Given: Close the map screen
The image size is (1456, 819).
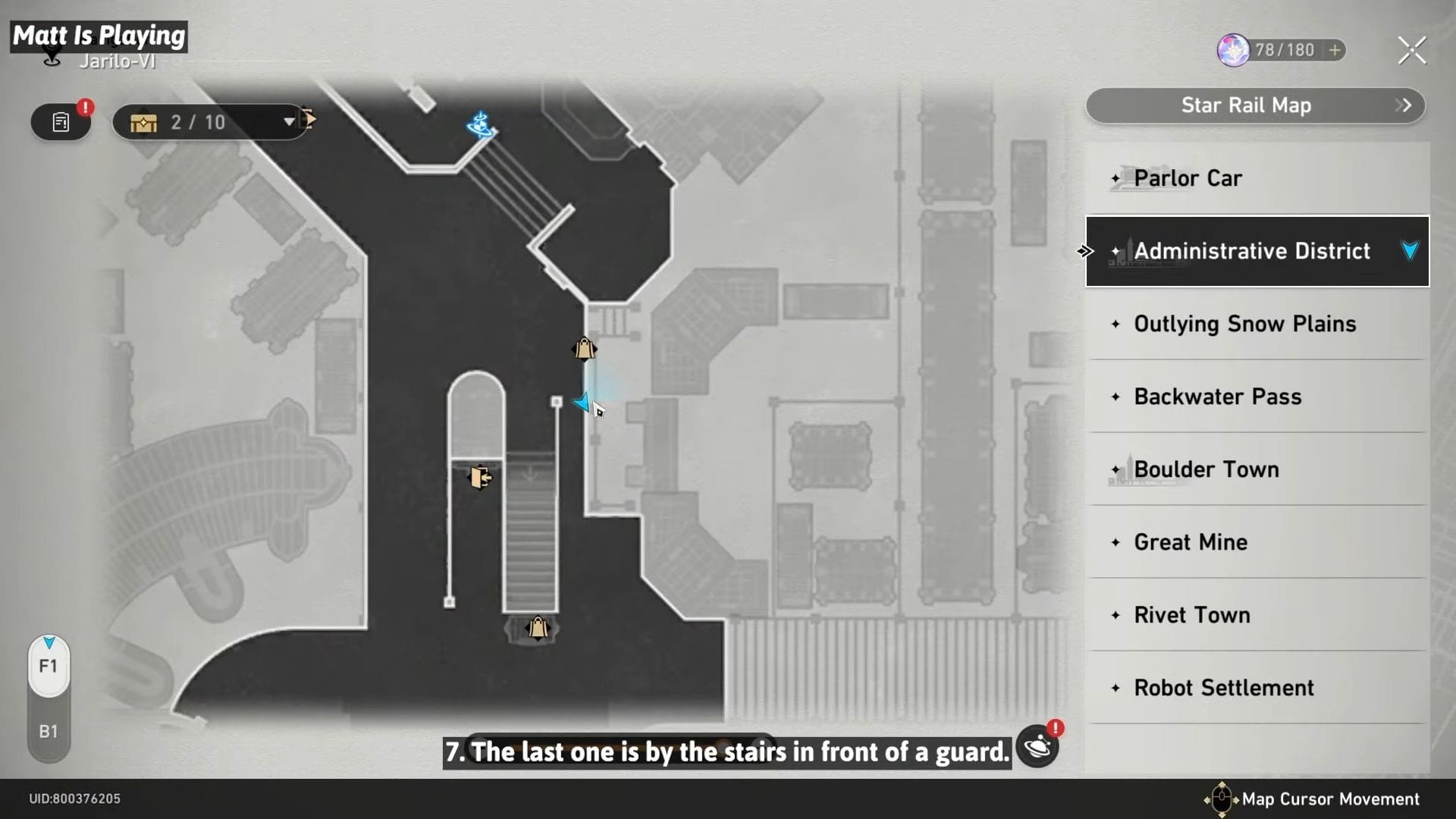Looking at the screenshot, I should coord(1411,51).
